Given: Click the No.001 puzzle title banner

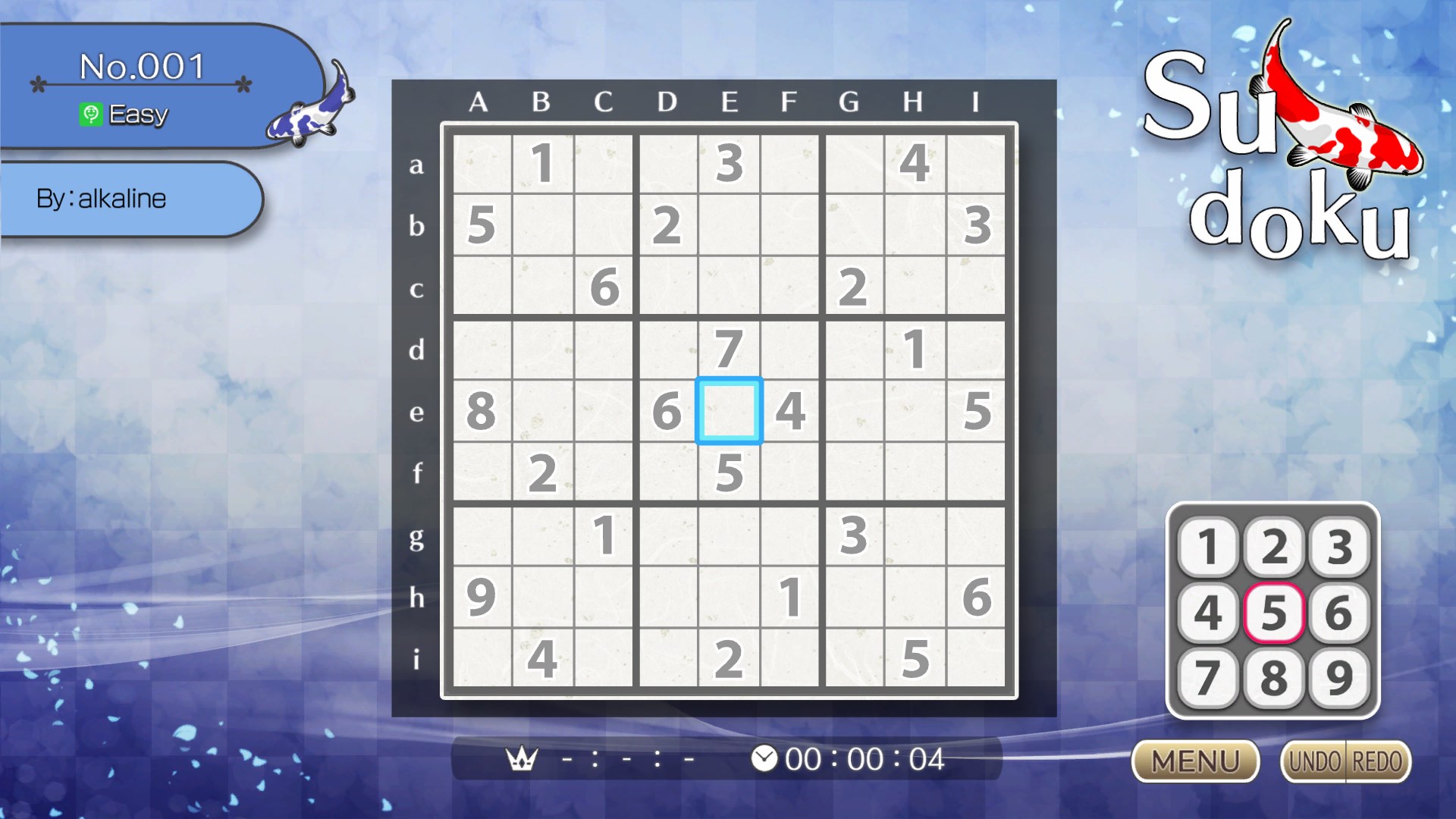Looking at the screenshot, I should tap(141, 67).
